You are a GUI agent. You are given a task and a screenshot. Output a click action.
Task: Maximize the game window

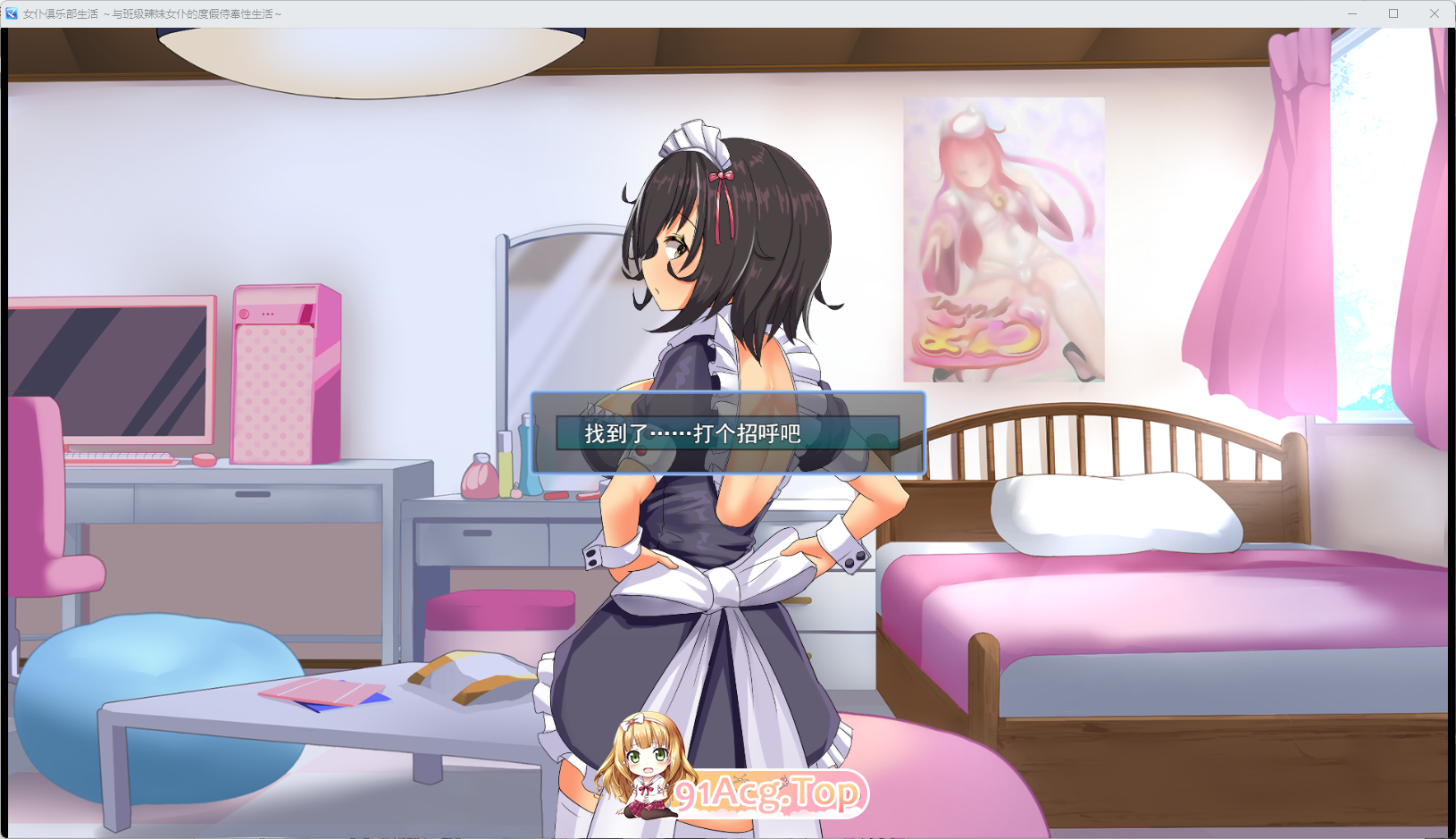click(1393, 13)
